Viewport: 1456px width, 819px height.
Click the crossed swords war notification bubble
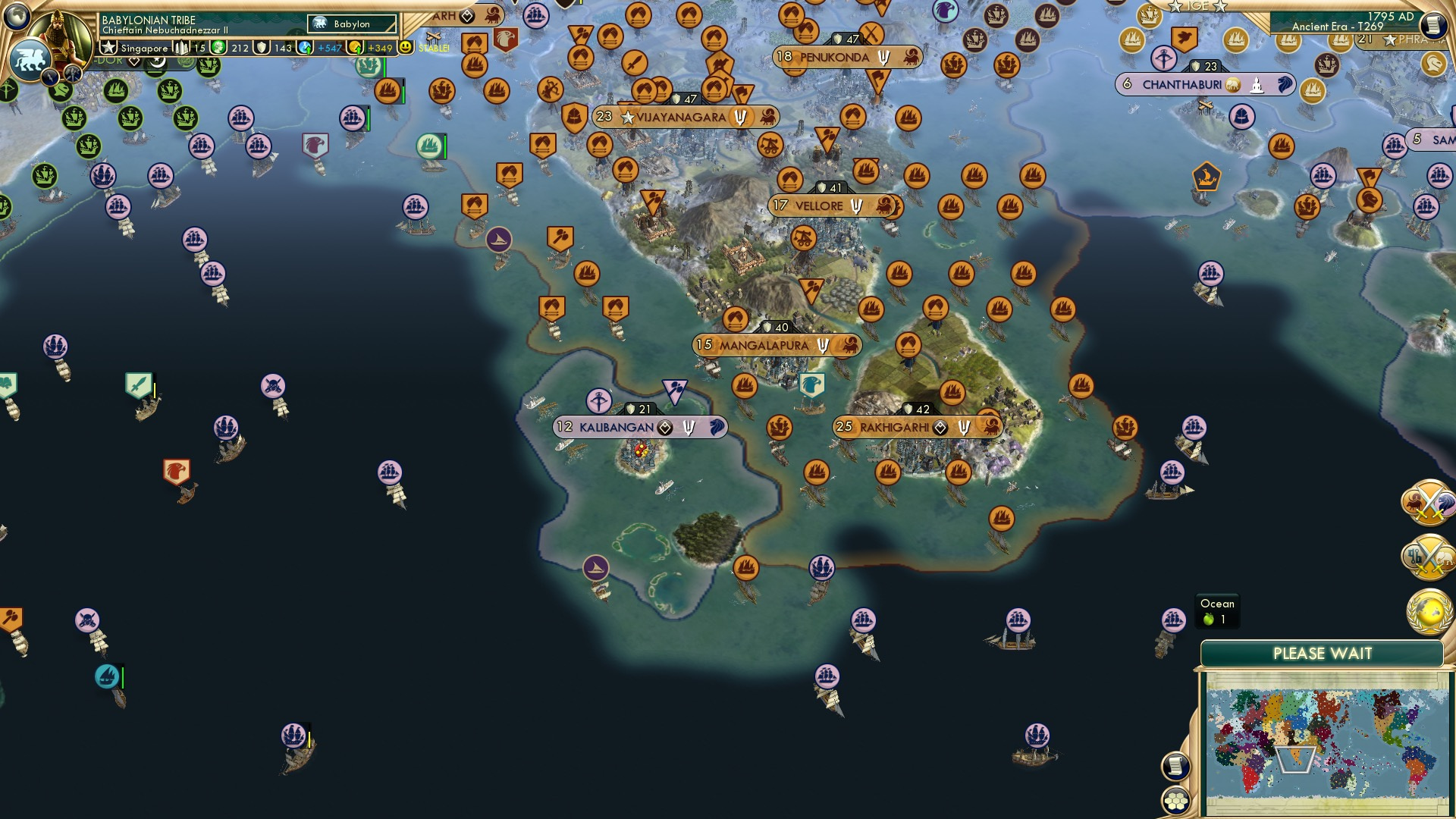1427,501
